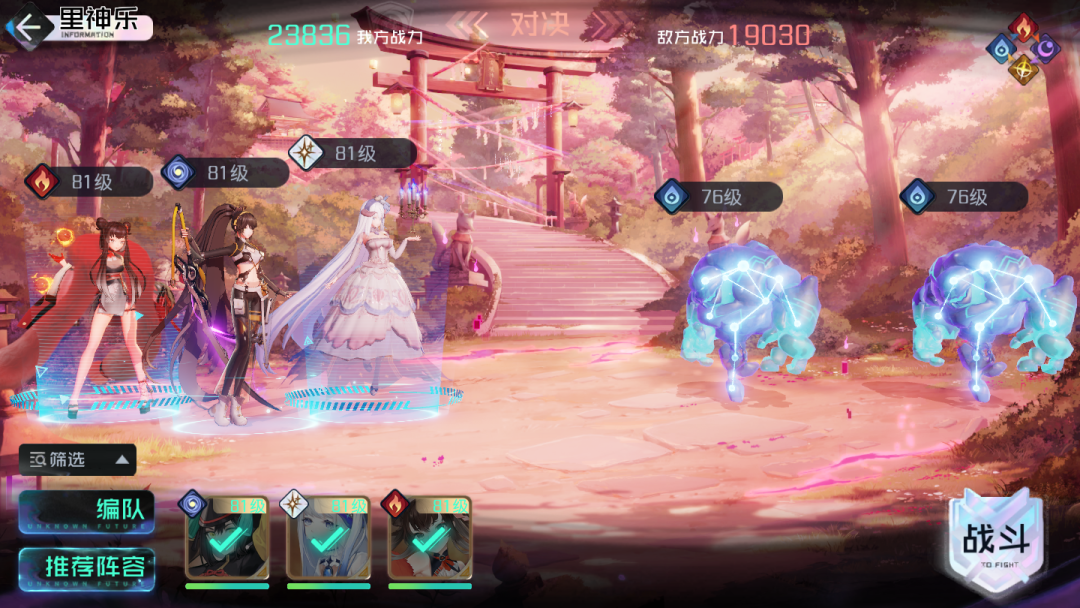This screenshot has height=608, width=1080.
Task: Open the 筛选 filter dropdown
Action: click(78, 460)
